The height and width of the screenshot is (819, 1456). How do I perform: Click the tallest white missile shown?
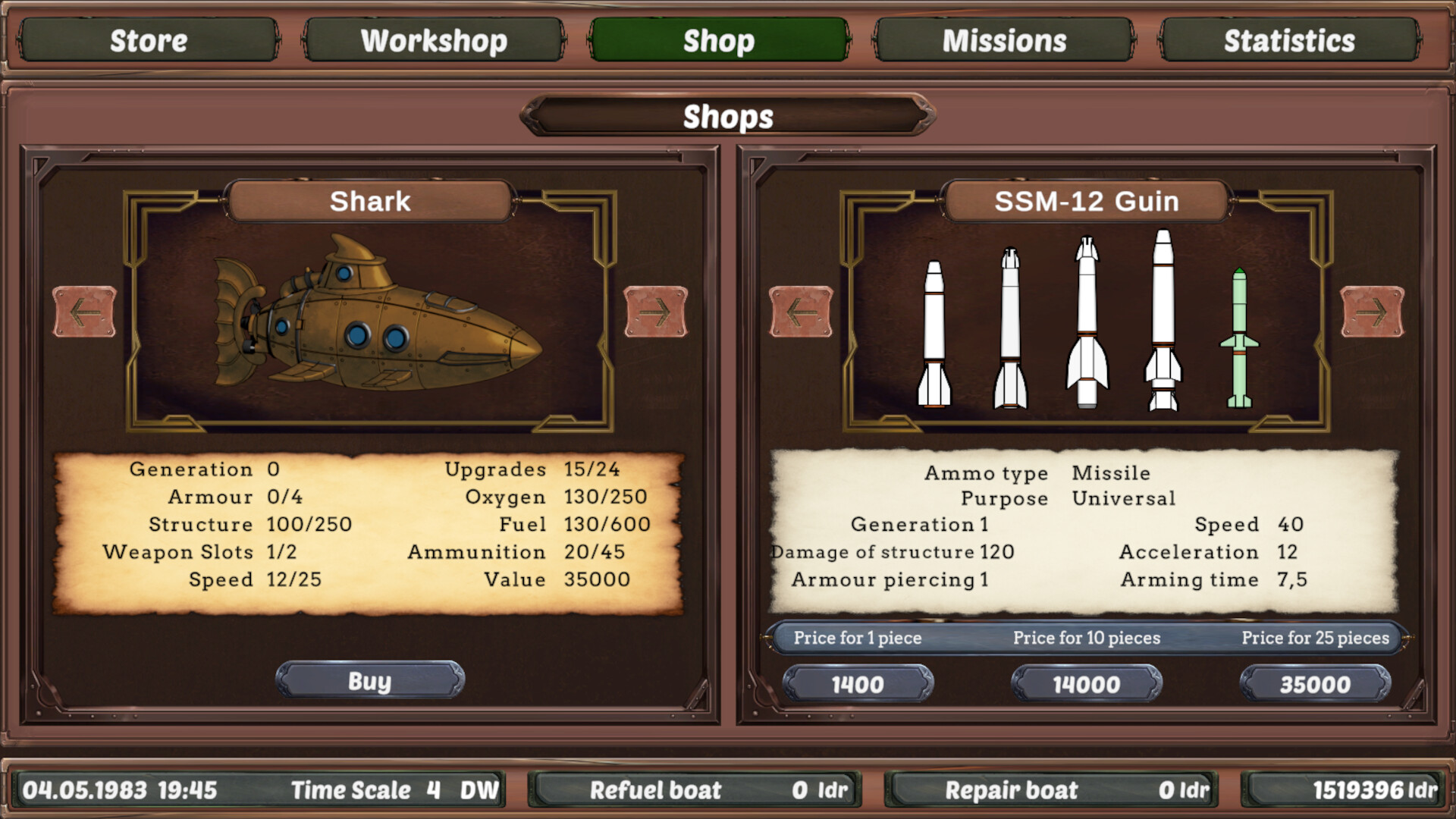pos(1163,318)
